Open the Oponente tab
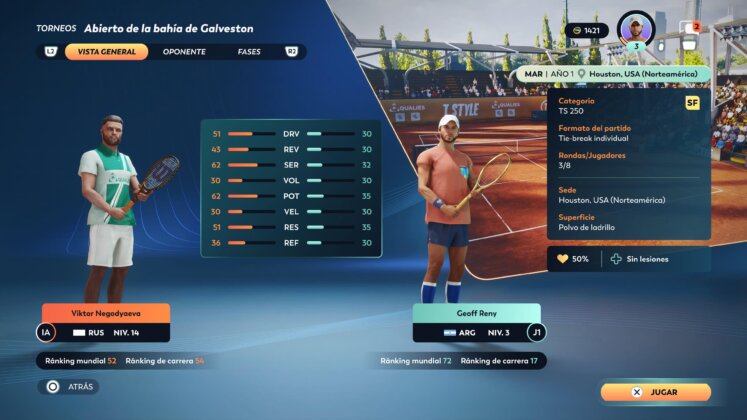The height and width of the screenshot is (420, 747). coord(183,51)
